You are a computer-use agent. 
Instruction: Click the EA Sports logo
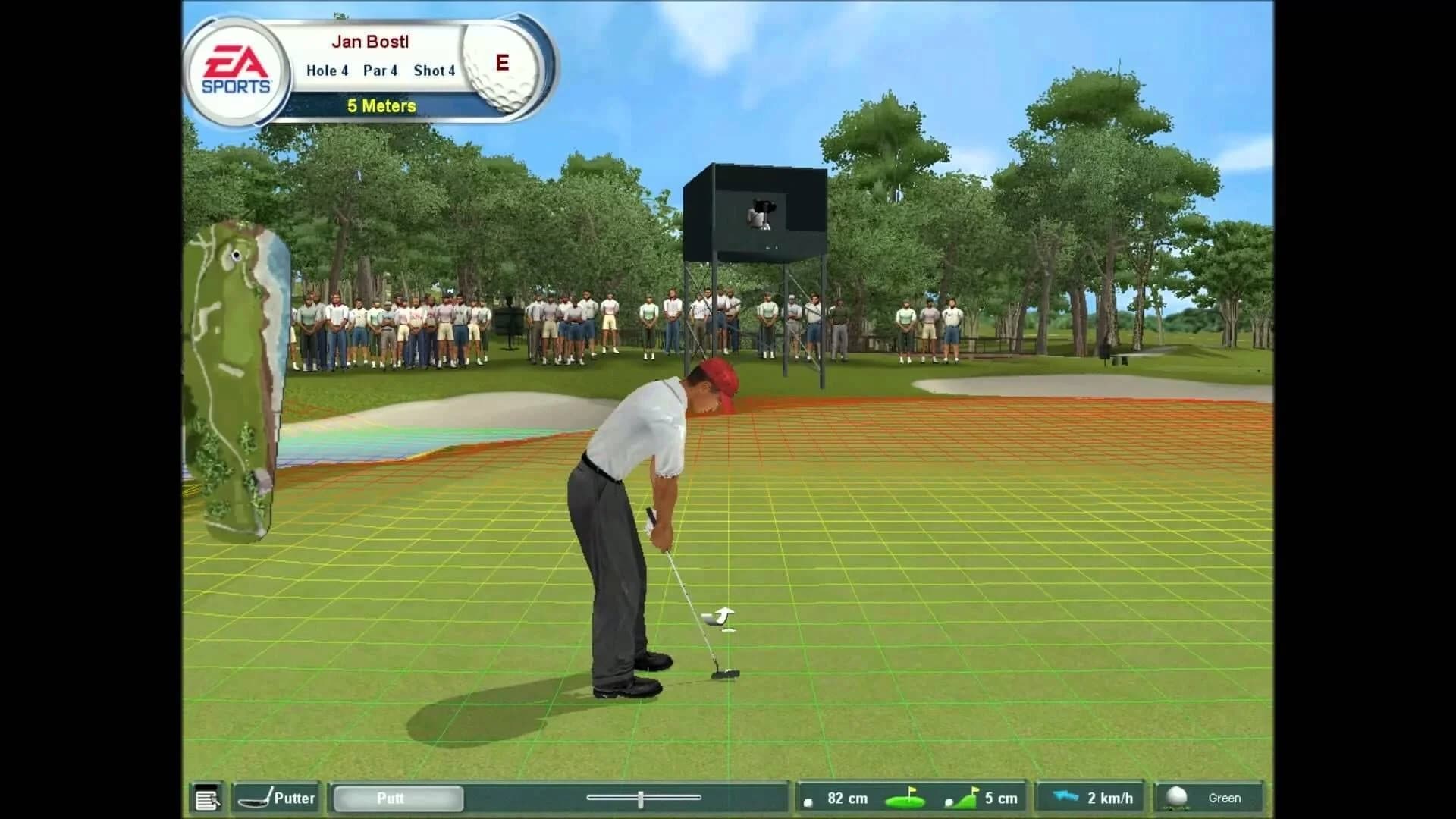235,68
